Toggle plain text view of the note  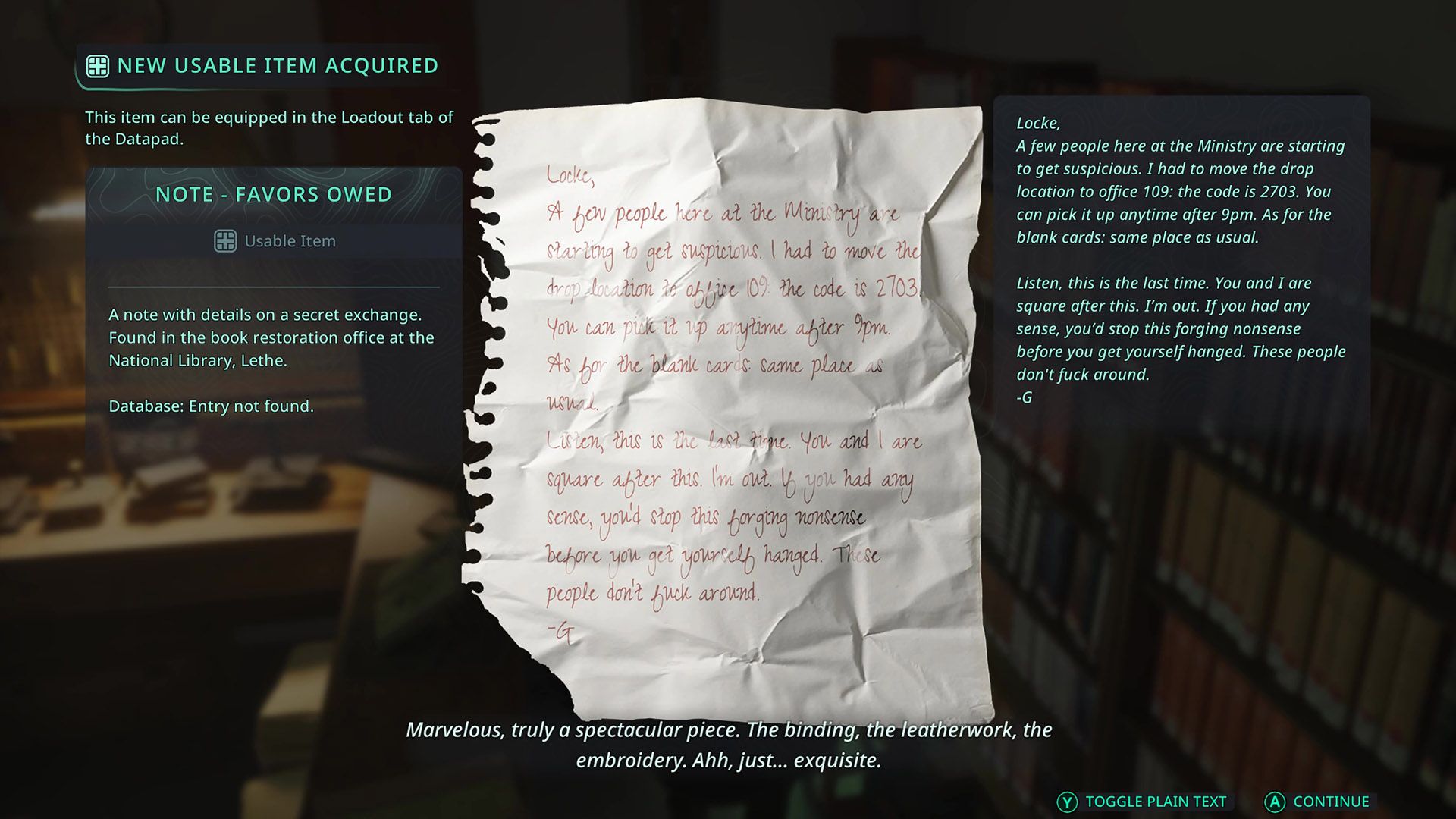pos(1143,802)
